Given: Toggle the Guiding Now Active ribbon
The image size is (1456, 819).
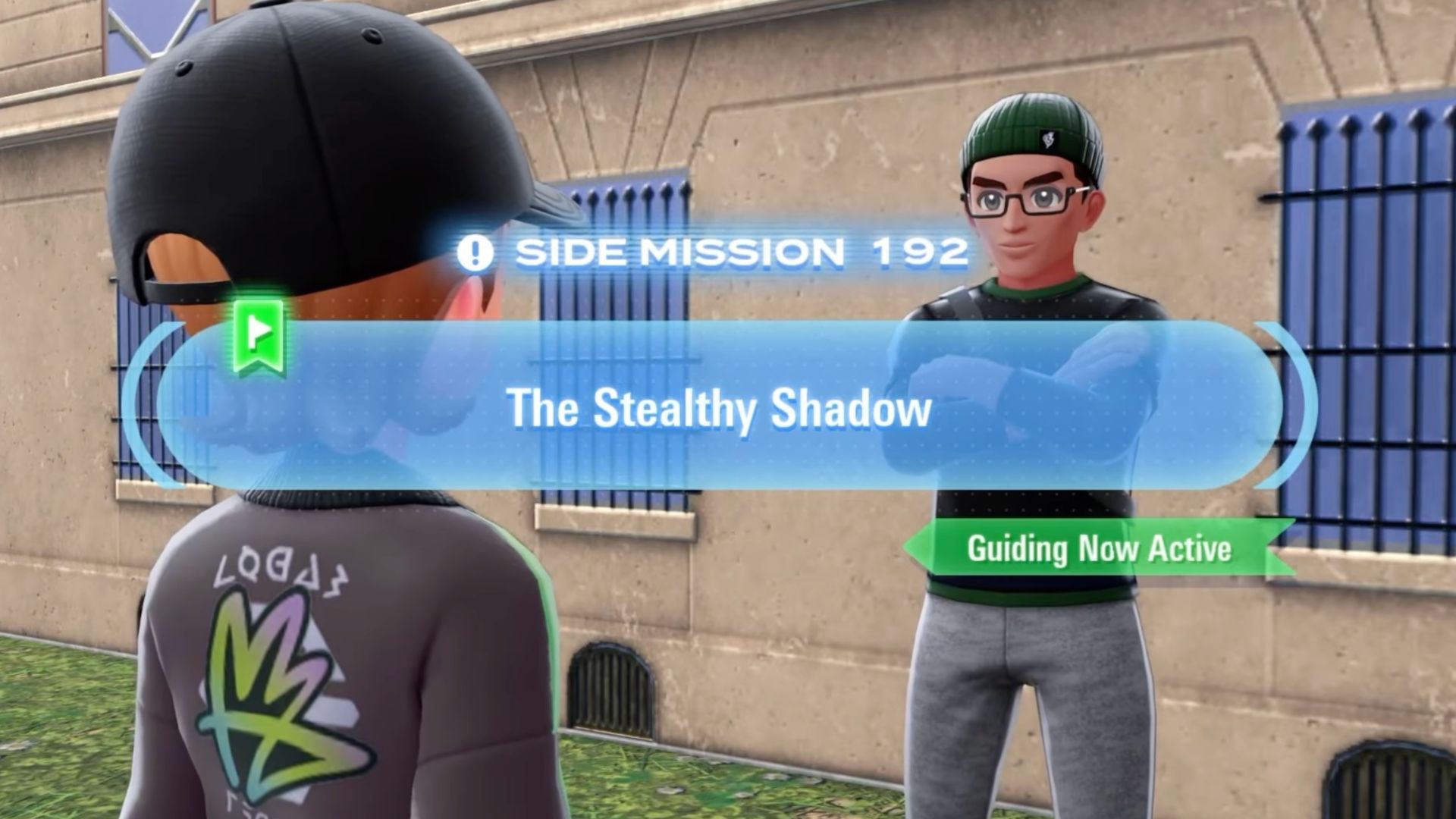Looking at the screenshot, I should click(1092, 550).
